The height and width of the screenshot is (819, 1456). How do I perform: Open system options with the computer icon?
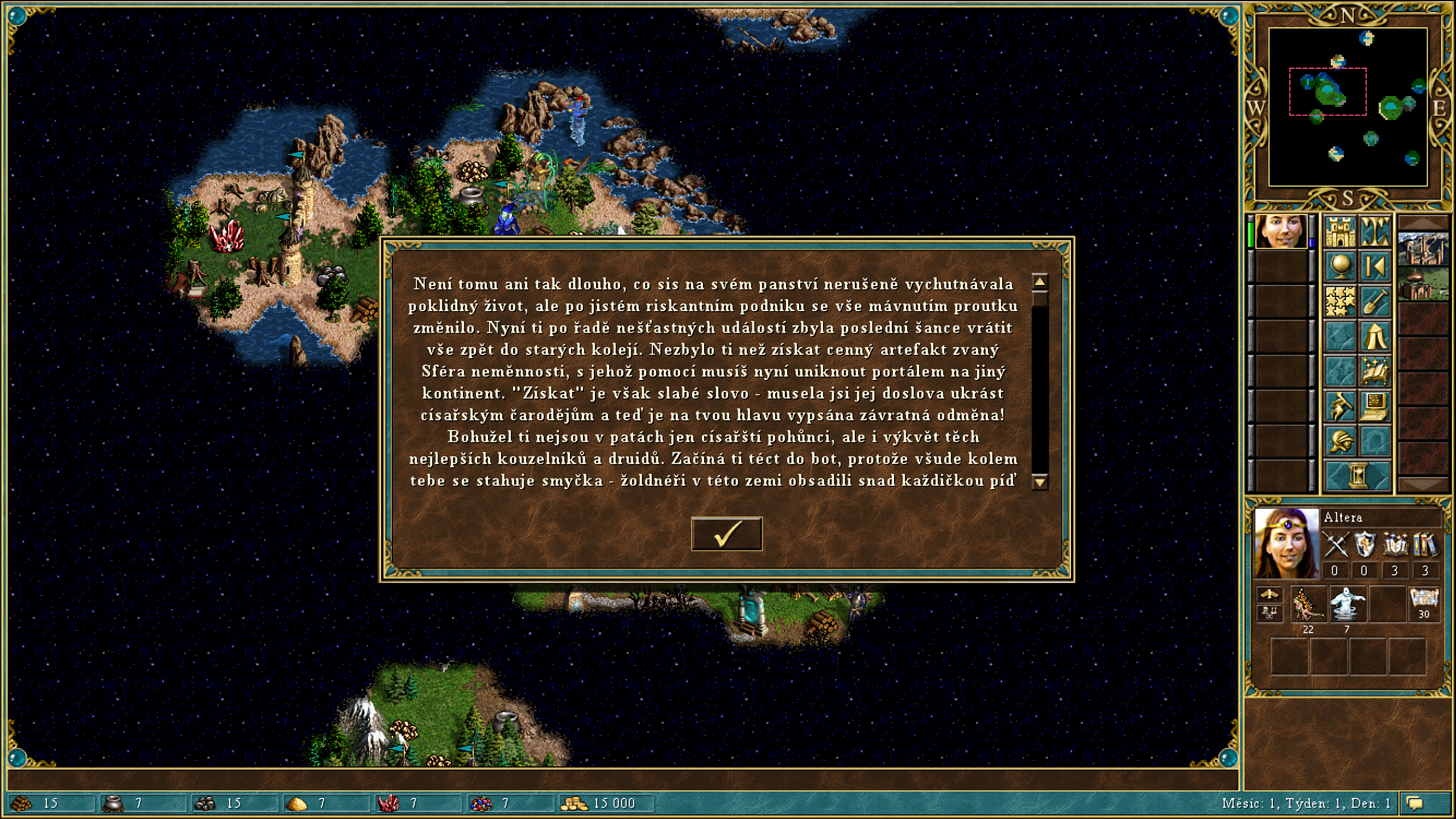1375,406
